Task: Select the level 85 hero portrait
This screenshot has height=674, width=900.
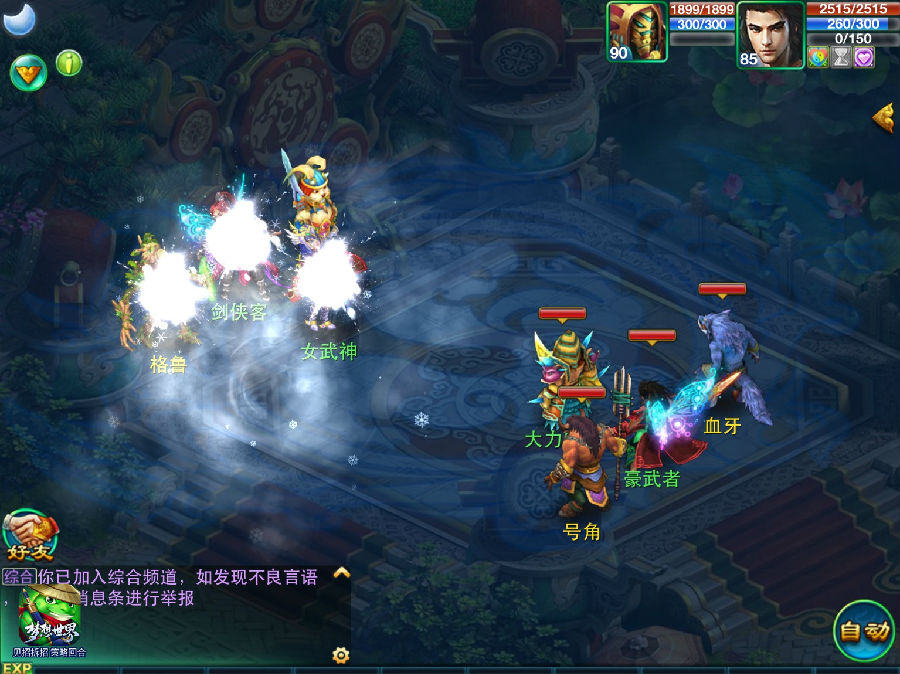Action: click(x=770, y=34)
